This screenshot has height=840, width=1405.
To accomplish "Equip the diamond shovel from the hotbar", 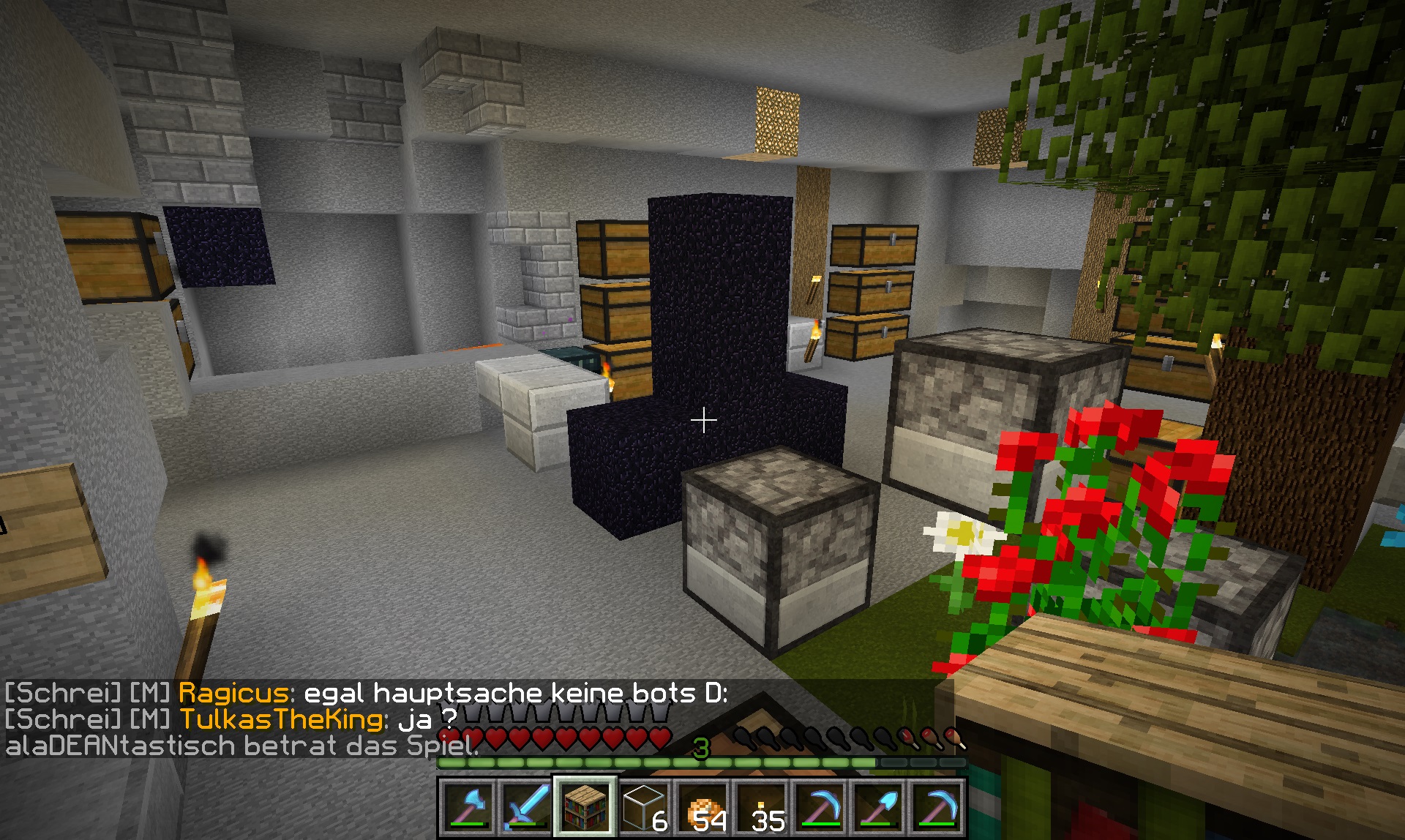I will pos(878,807).
